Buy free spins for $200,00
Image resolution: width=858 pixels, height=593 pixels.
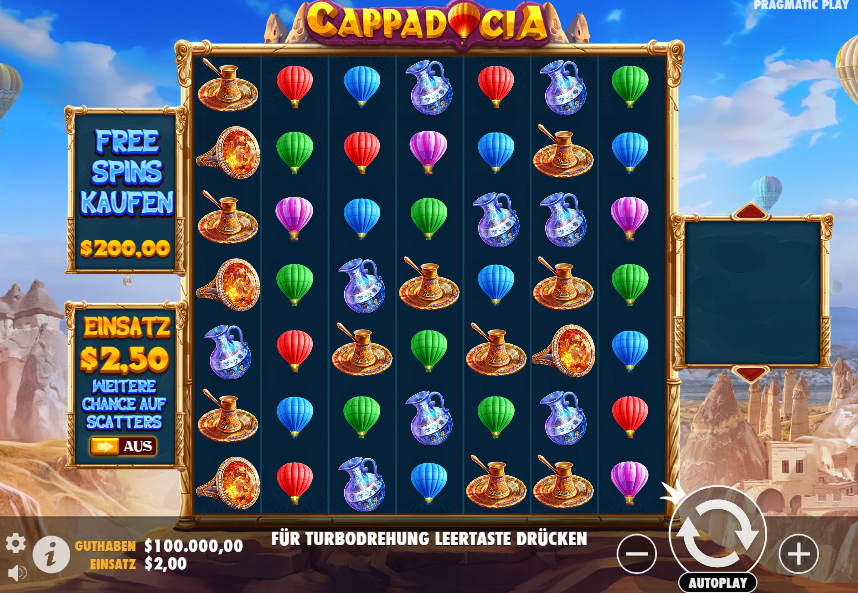point(125,190)
